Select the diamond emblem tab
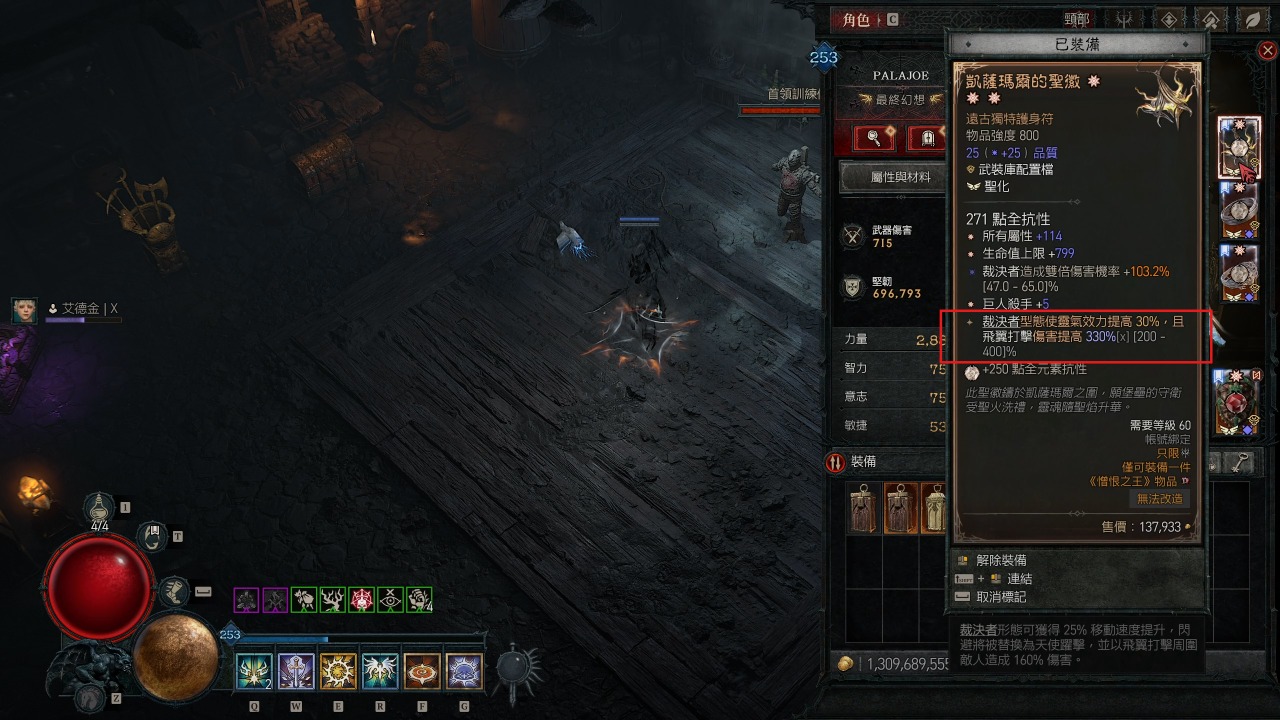The image size is (1280, 720). 1168,19
